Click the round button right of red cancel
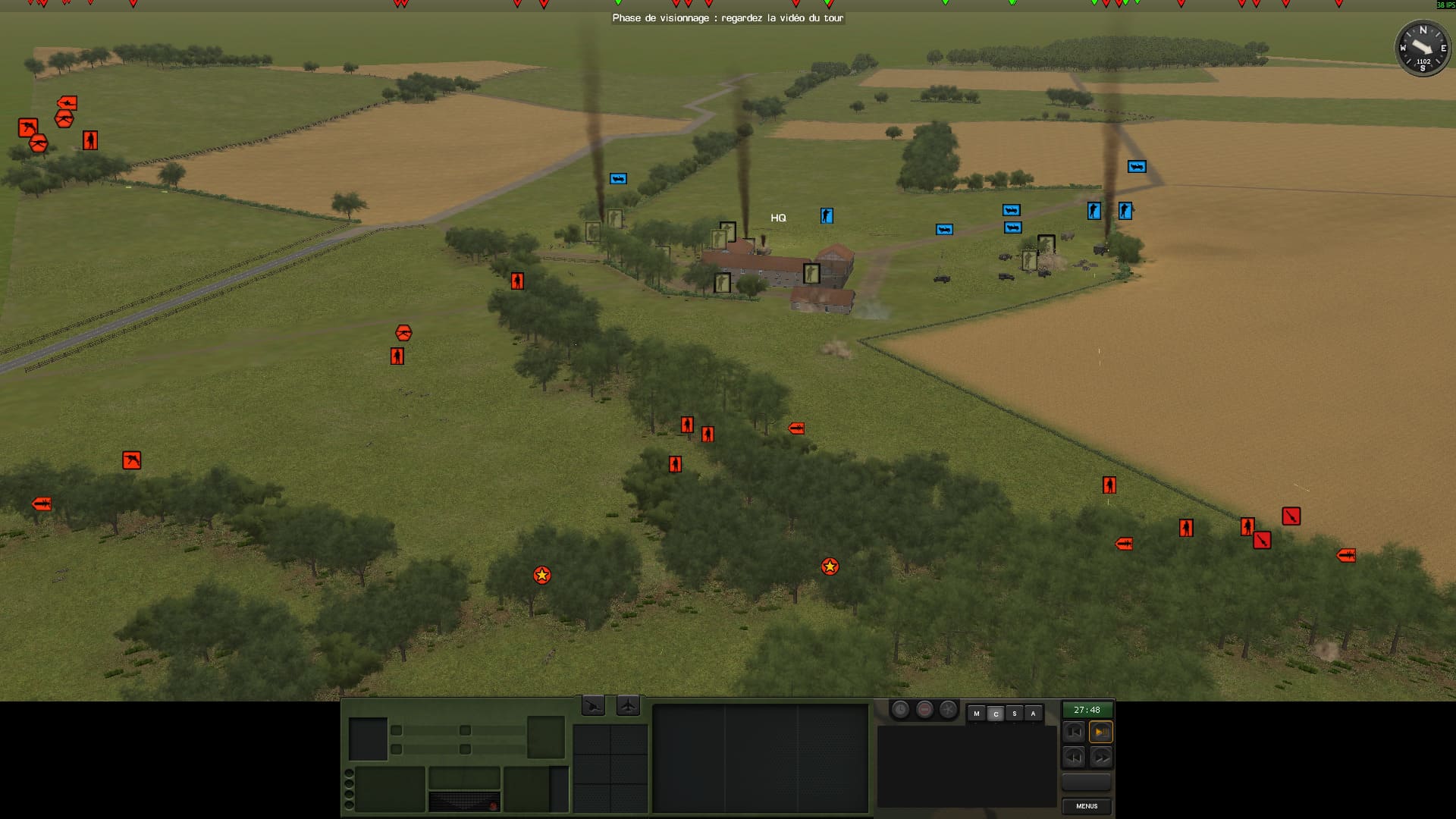 click(x=948, y=710)
